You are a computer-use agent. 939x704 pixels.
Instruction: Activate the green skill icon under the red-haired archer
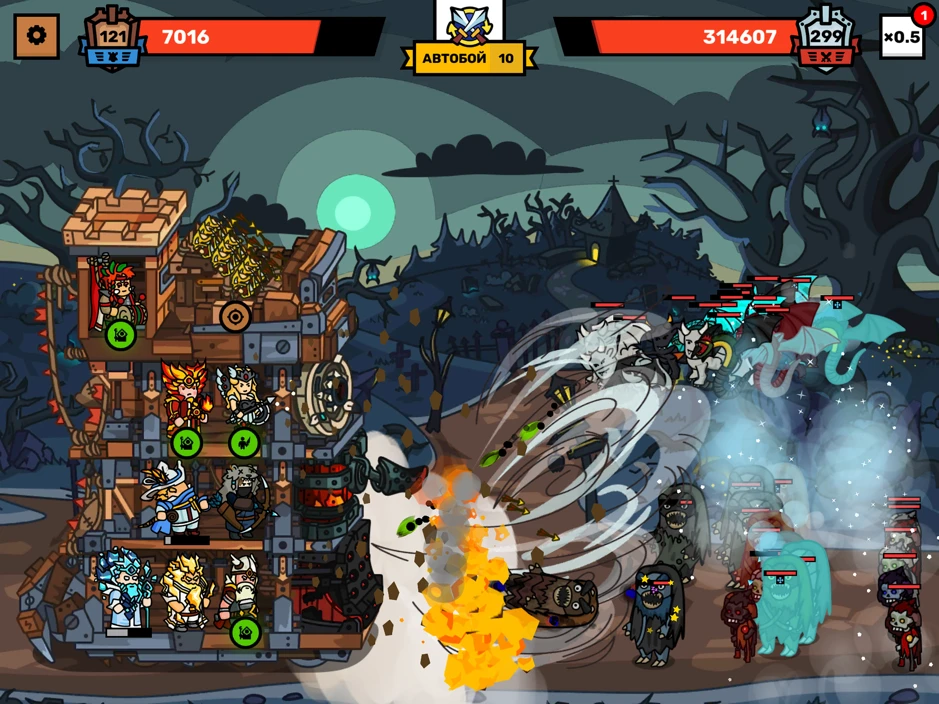point(121,333)
